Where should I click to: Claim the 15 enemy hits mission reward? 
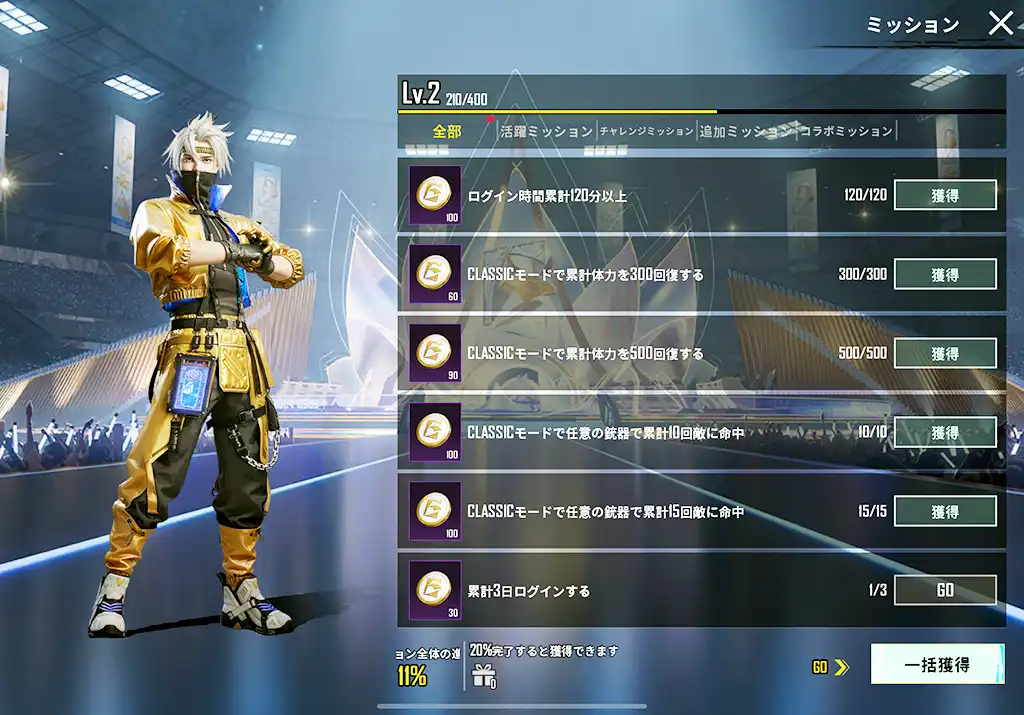[x=944, y=511]
